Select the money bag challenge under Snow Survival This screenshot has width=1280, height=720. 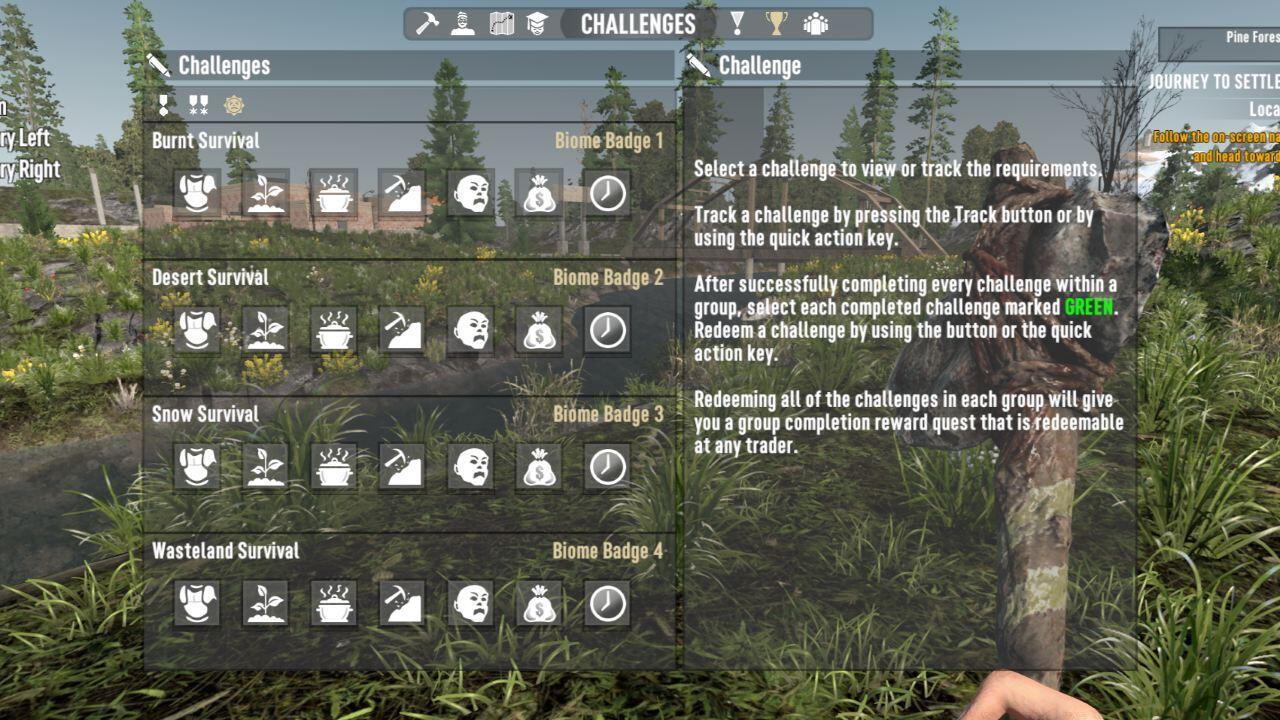click(538, 467)
